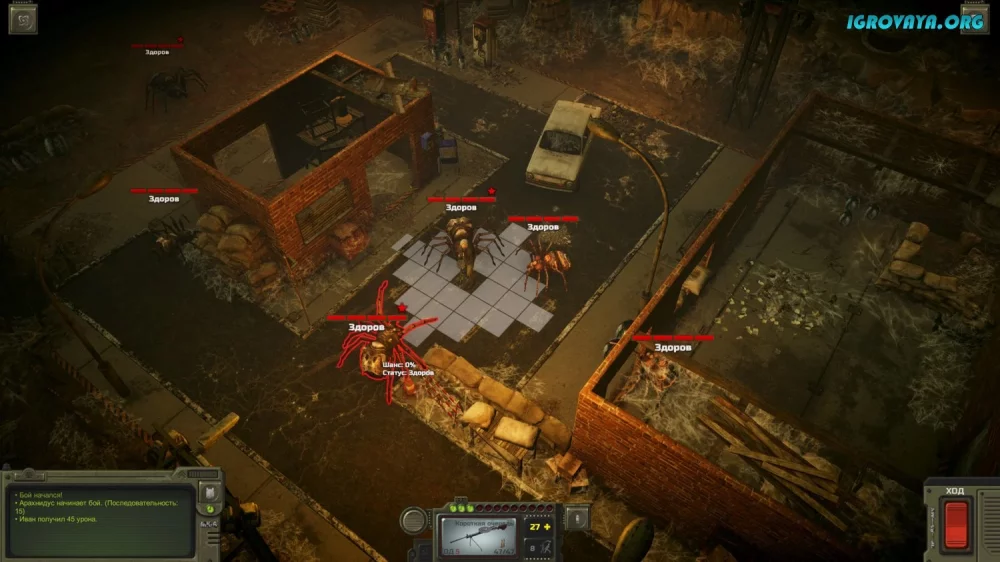Screen dimensions: 1000x562
Task: Click the yellow plus next to 27
Action: [549, 526]
